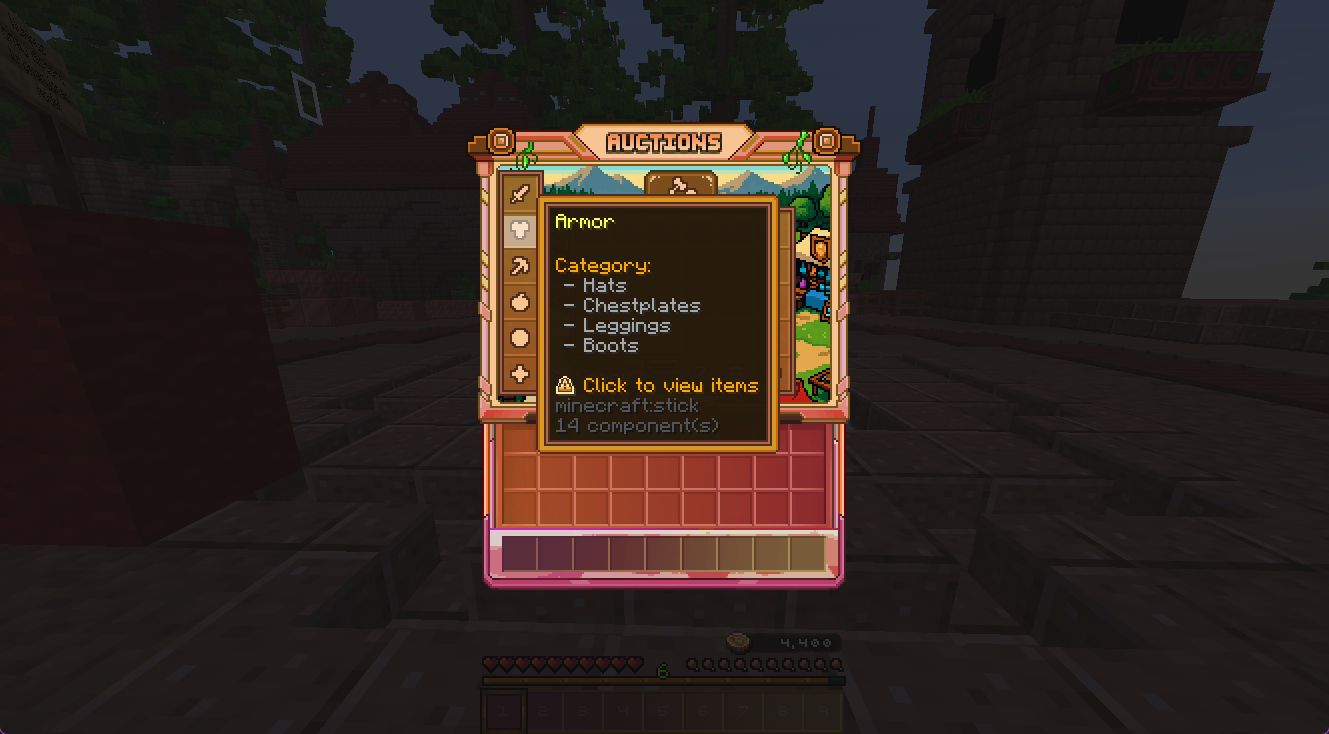Image resolution: width=1329 pixels, height=734 pixels.
Task: Select the Armor chestplate category
Action: 519,230
